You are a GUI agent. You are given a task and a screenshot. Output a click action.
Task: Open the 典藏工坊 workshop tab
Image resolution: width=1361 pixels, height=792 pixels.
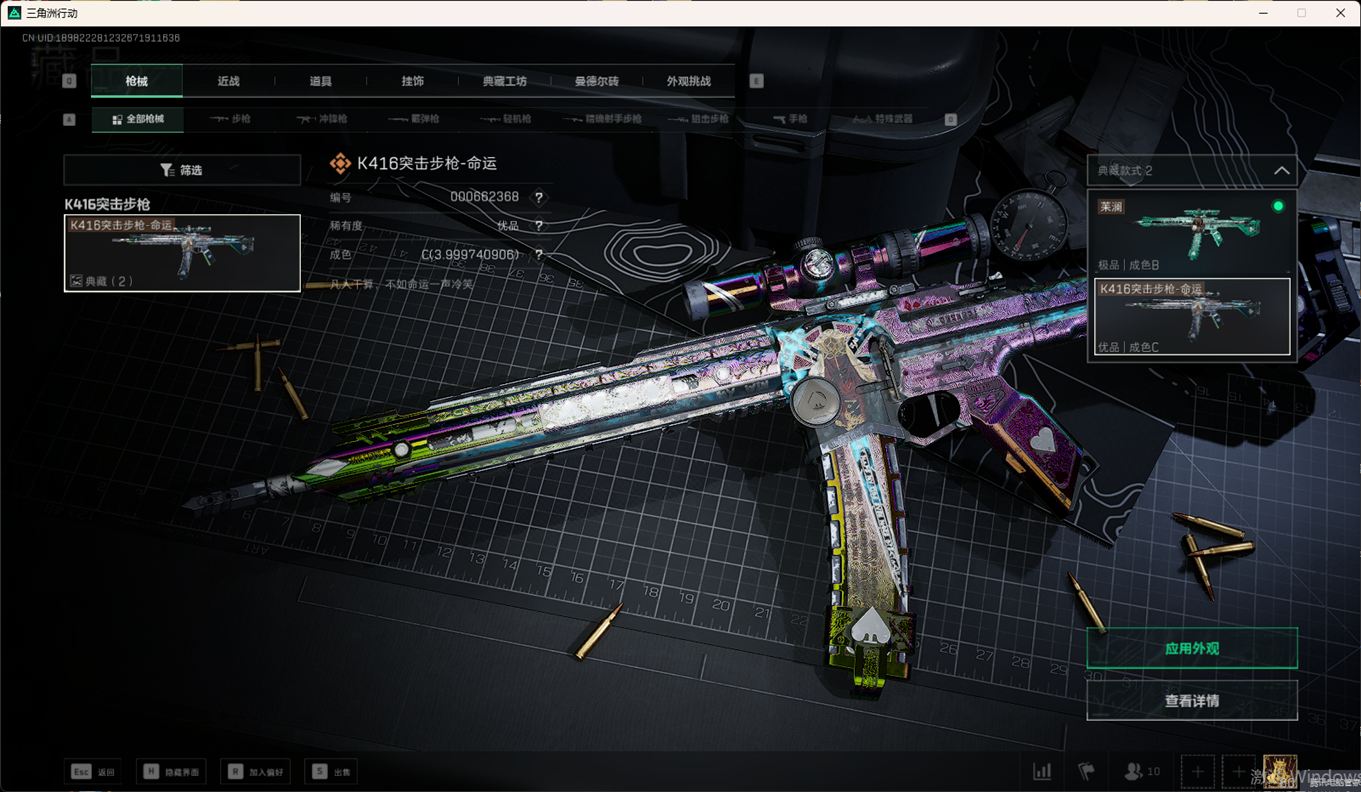click(x=504, y=81)
